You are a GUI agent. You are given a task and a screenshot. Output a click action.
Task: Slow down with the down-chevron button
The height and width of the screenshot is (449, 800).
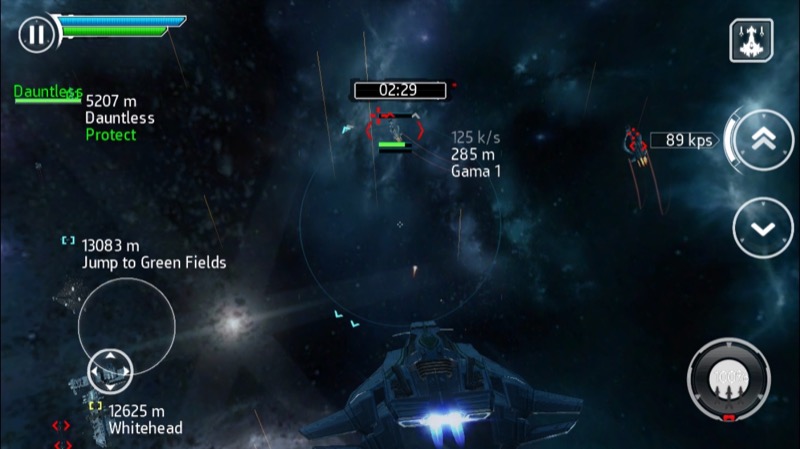coord(763,228)
